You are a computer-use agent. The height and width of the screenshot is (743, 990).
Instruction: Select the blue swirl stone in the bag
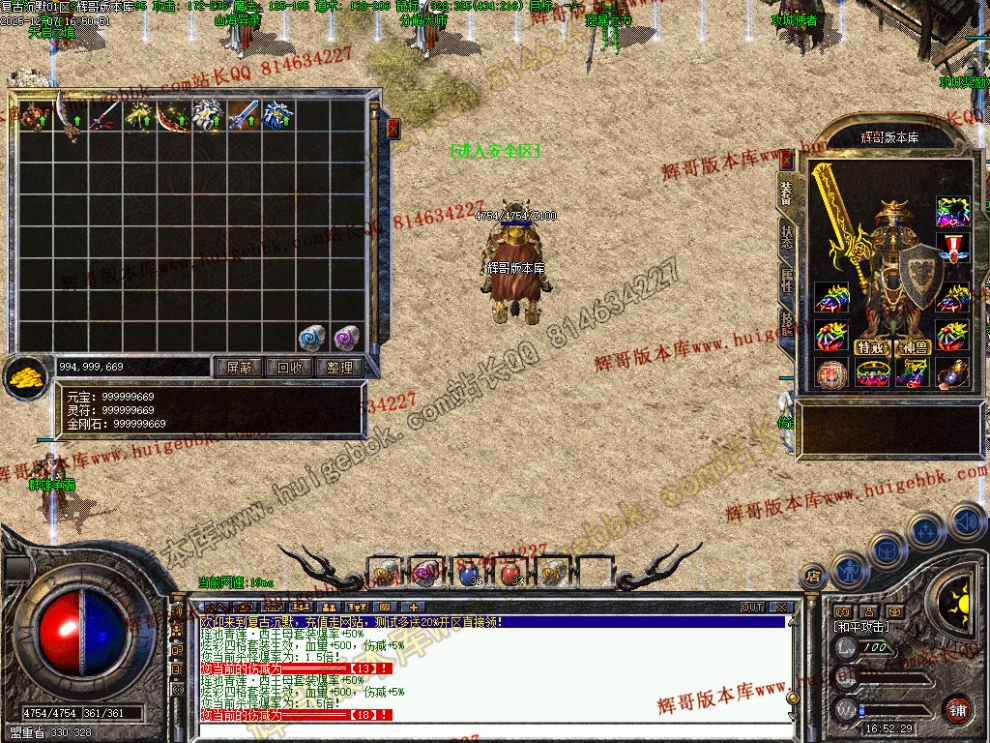pyautogui.click(x=313, y=337)
